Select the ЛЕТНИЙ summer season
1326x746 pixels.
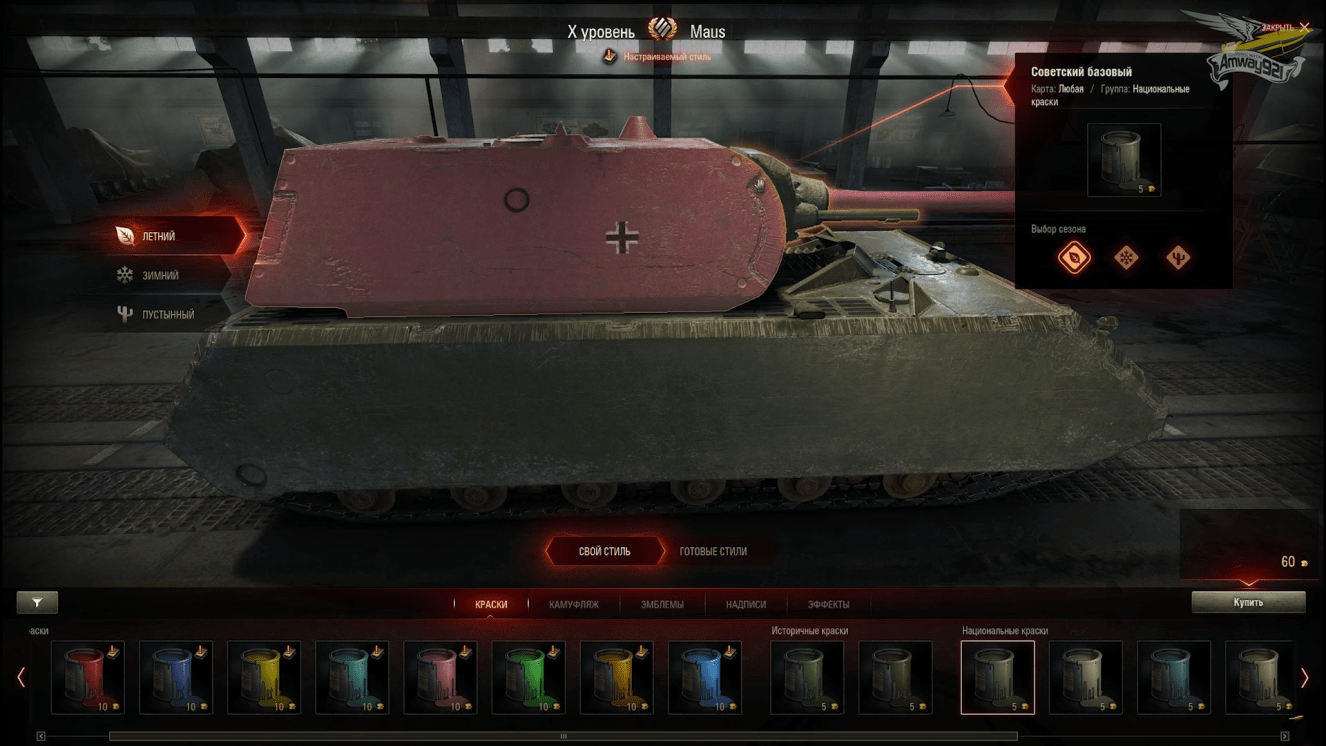click(x=160, y=237)
